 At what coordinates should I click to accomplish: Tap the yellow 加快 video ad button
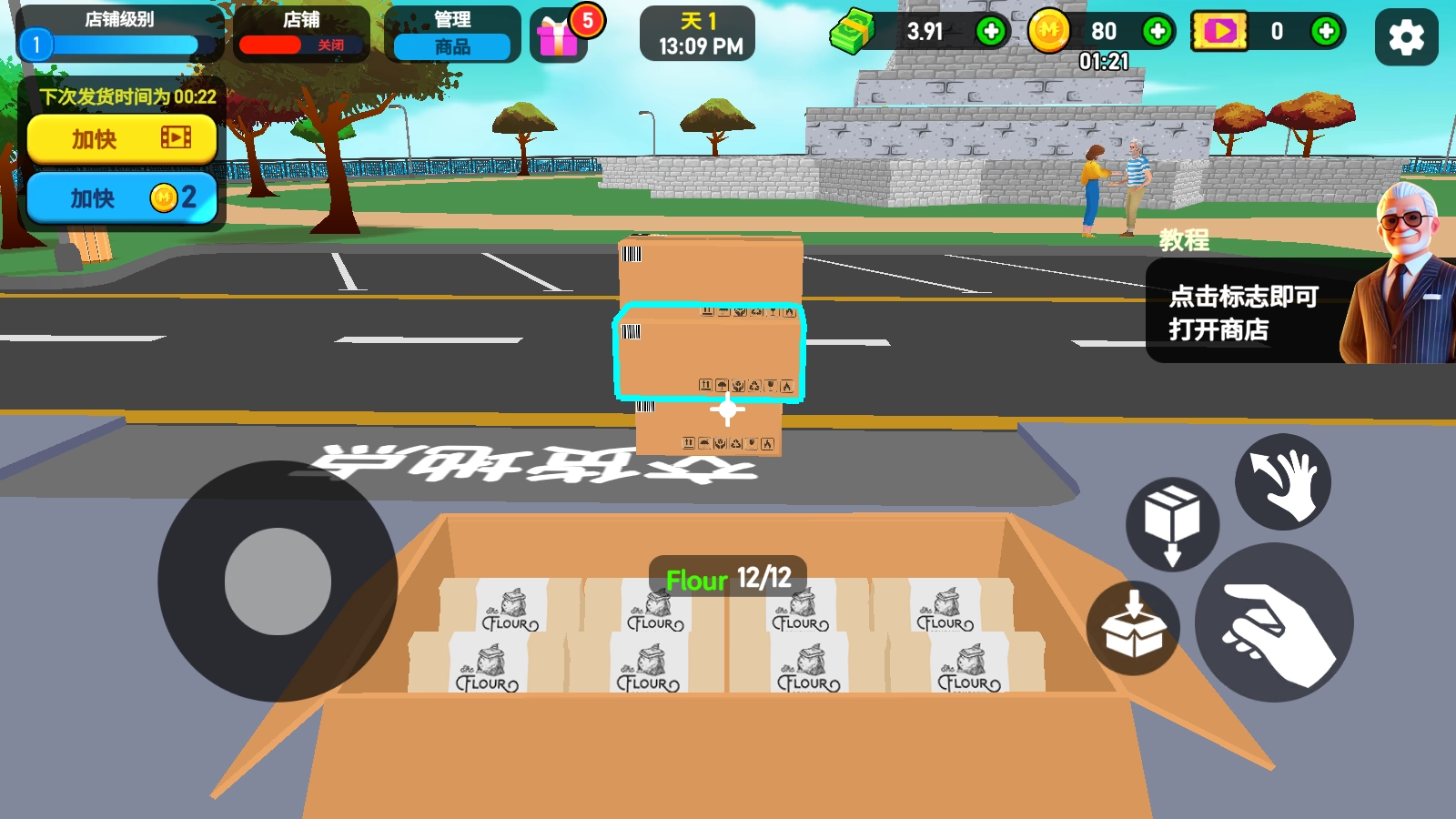122,138
